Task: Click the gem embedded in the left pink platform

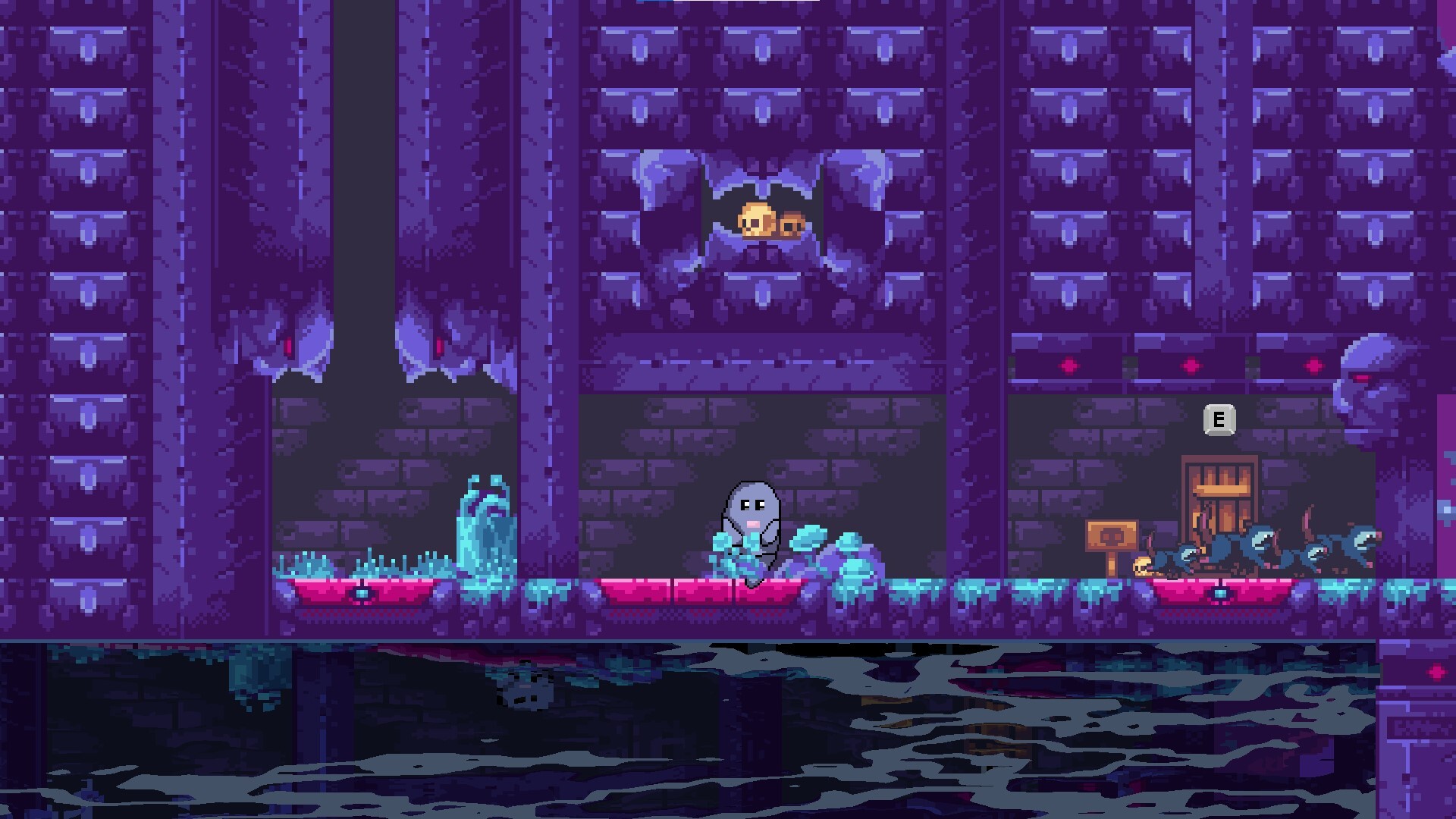Action: click(359, 593)
